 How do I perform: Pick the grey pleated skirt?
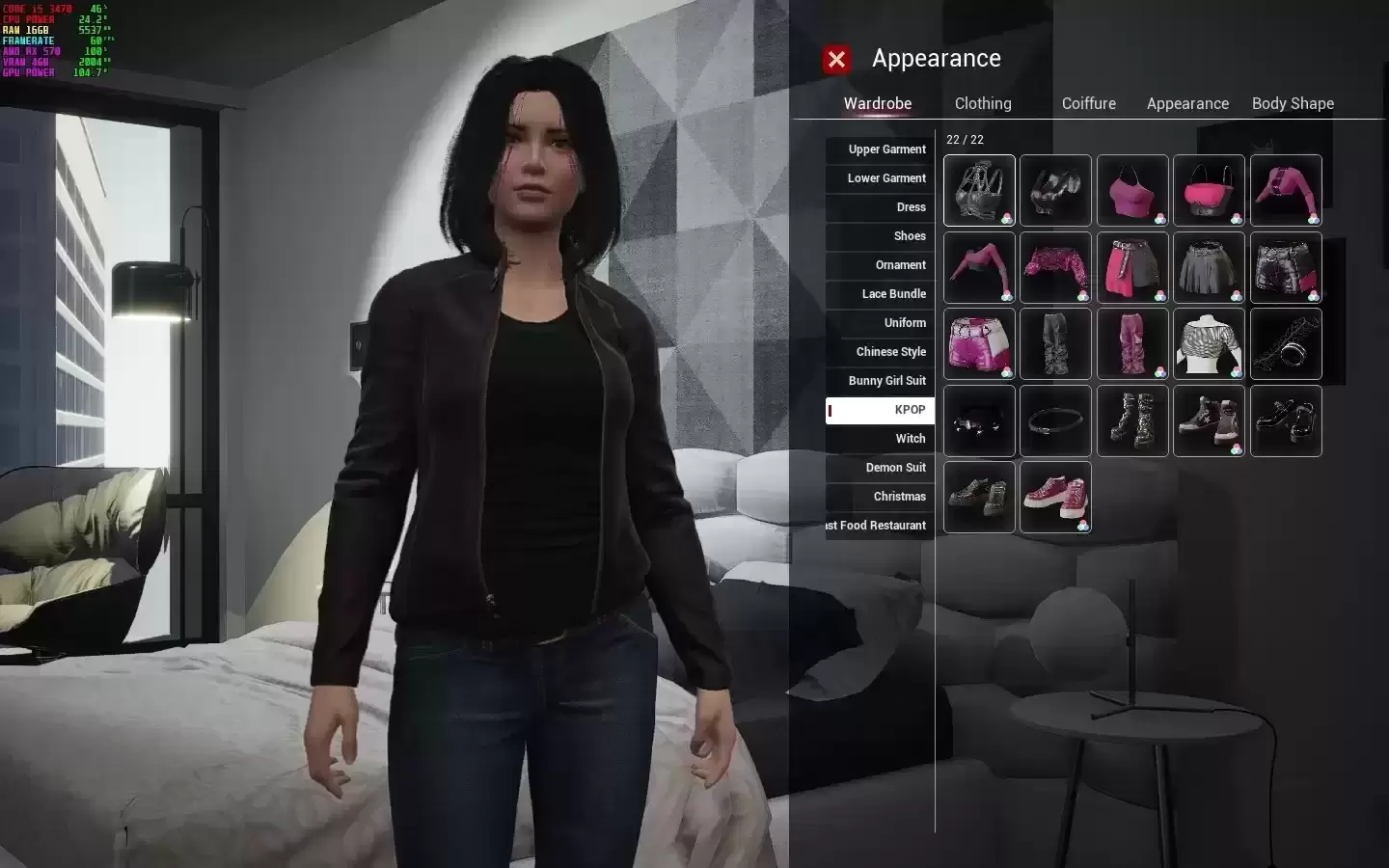(1209, 267)
